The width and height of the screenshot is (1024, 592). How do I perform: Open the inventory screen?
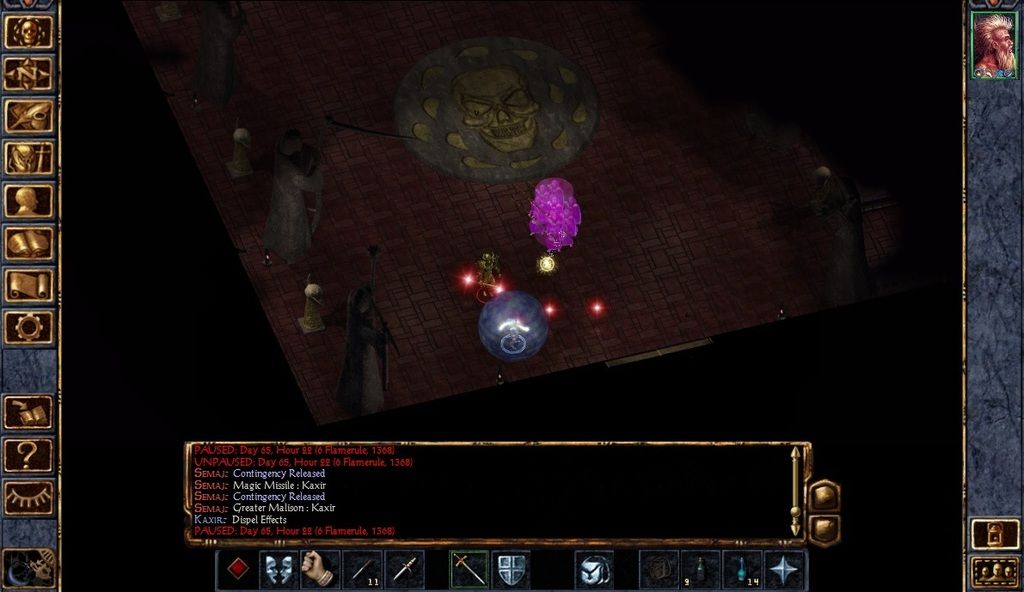[x=28, y=158]
